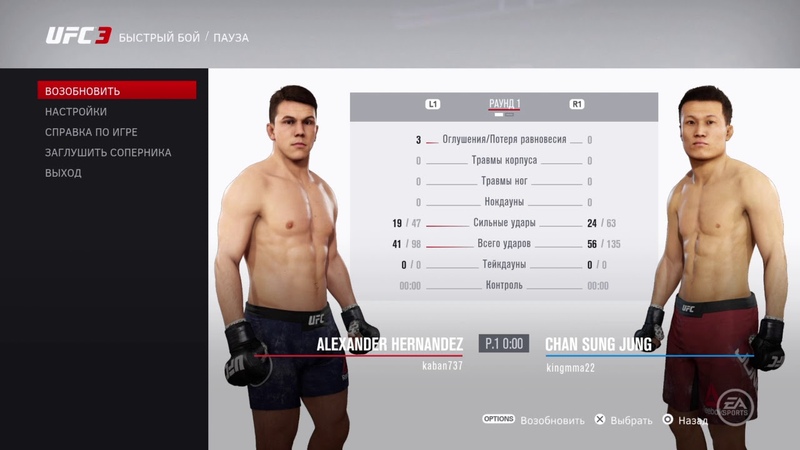
Task: Choose Заглушить соперника option
Action: coord(108,153)
